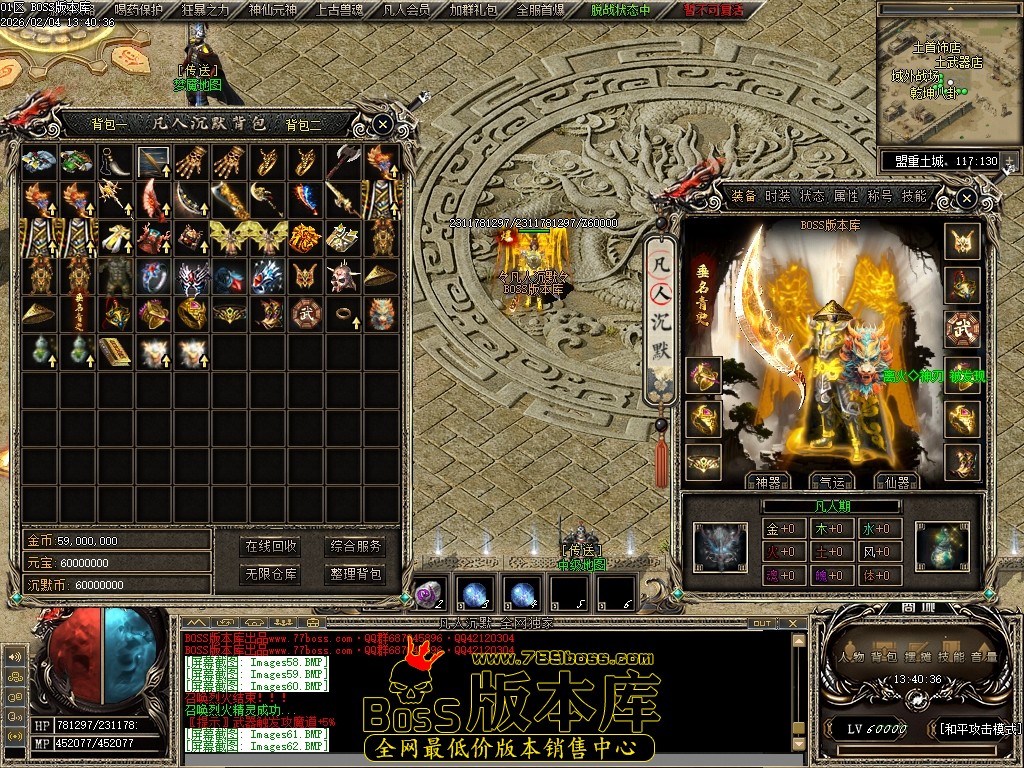
Task: Open the 仙器 immortal gear button
Action: (895, 482)
